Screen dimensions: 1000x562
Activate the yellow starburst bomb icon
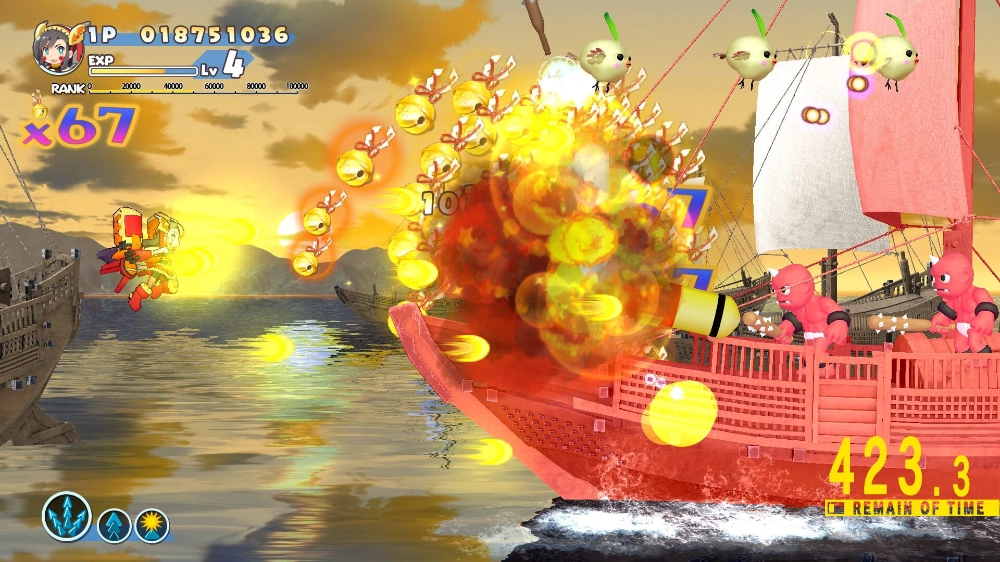pos(152,525)
